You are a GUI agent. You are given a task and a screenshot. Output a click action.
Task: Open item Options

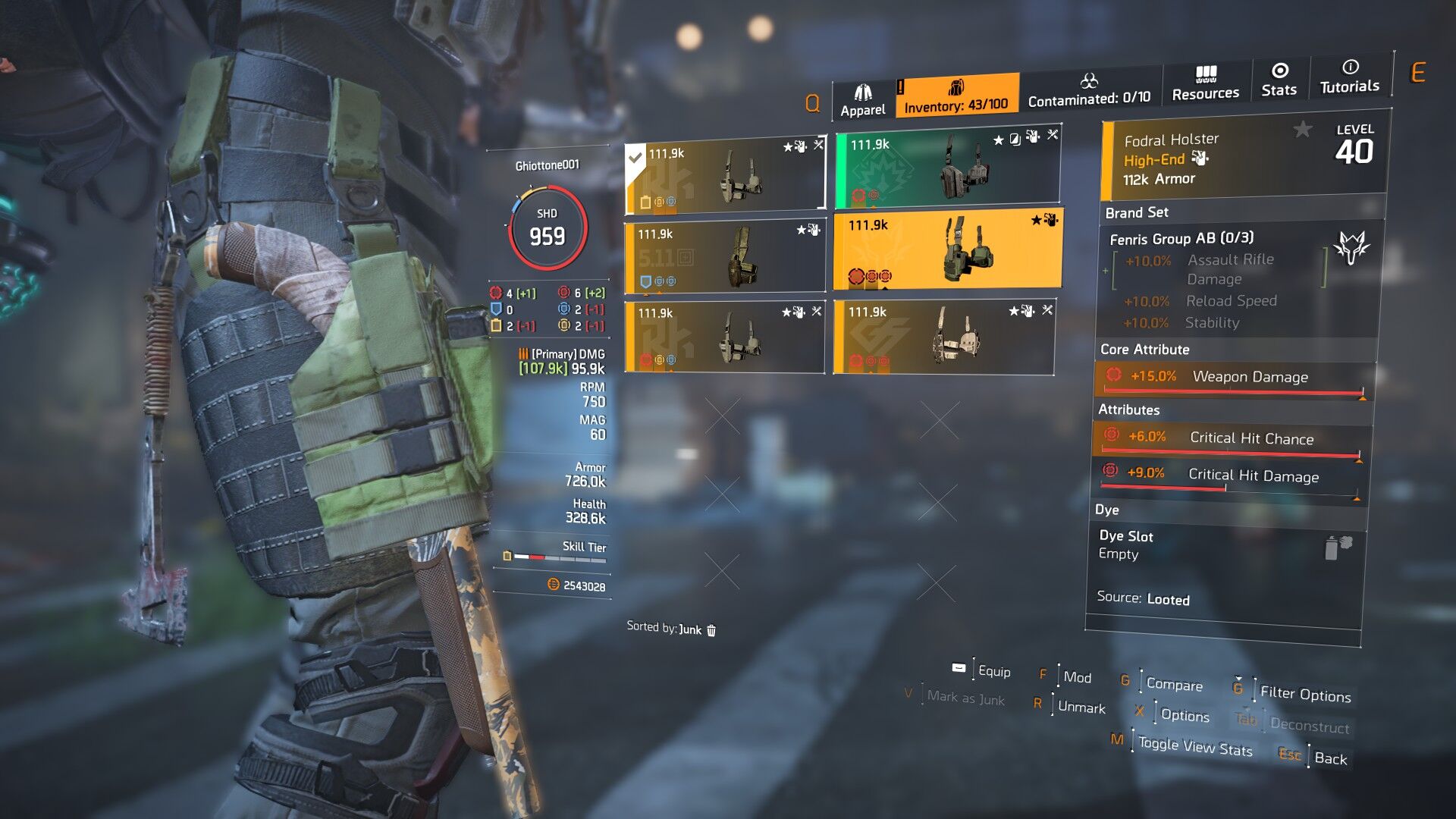[x=1185, y=715]
